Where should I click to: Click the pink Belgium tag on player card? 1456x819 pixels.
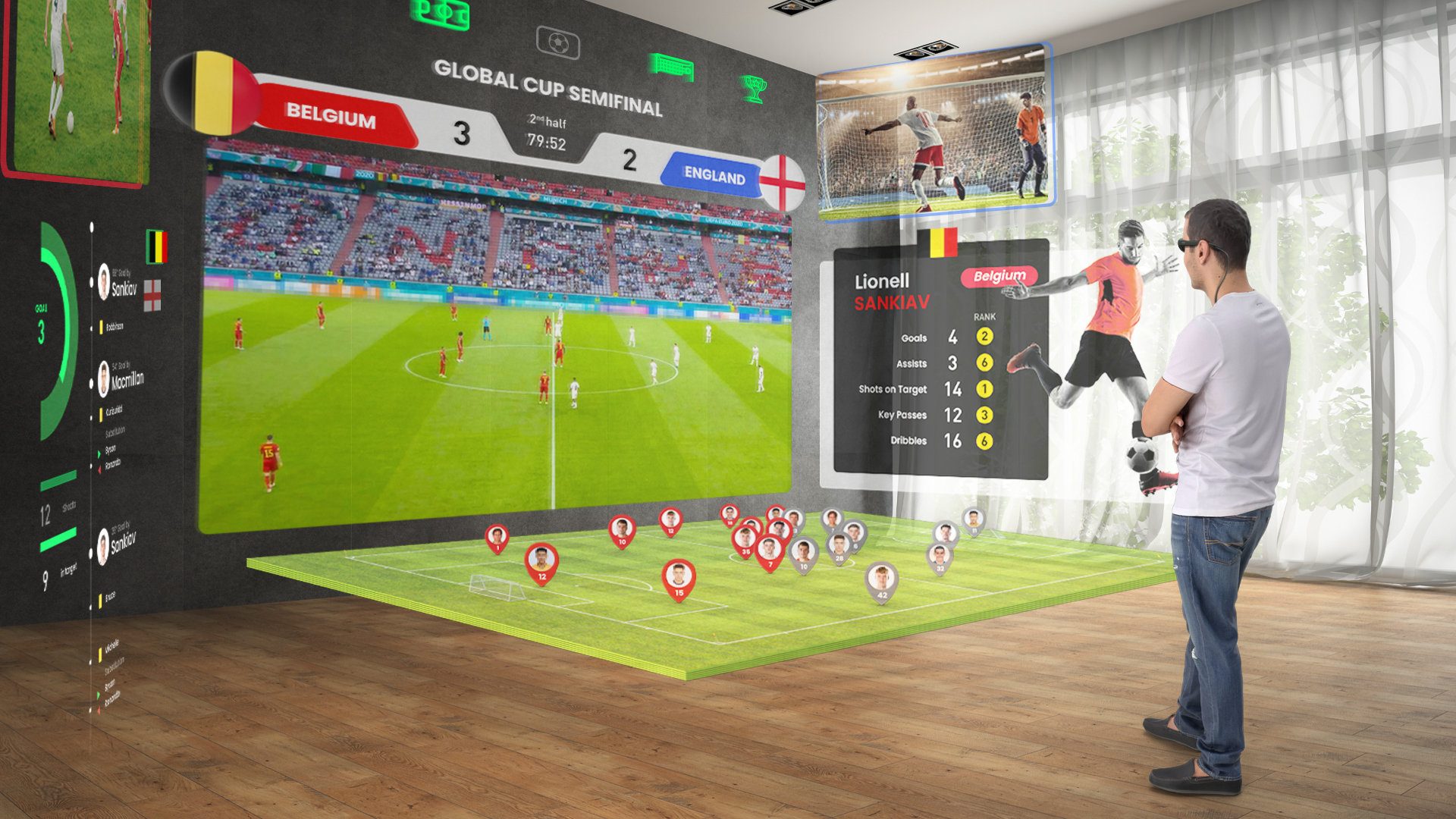(x=999, y=277)
